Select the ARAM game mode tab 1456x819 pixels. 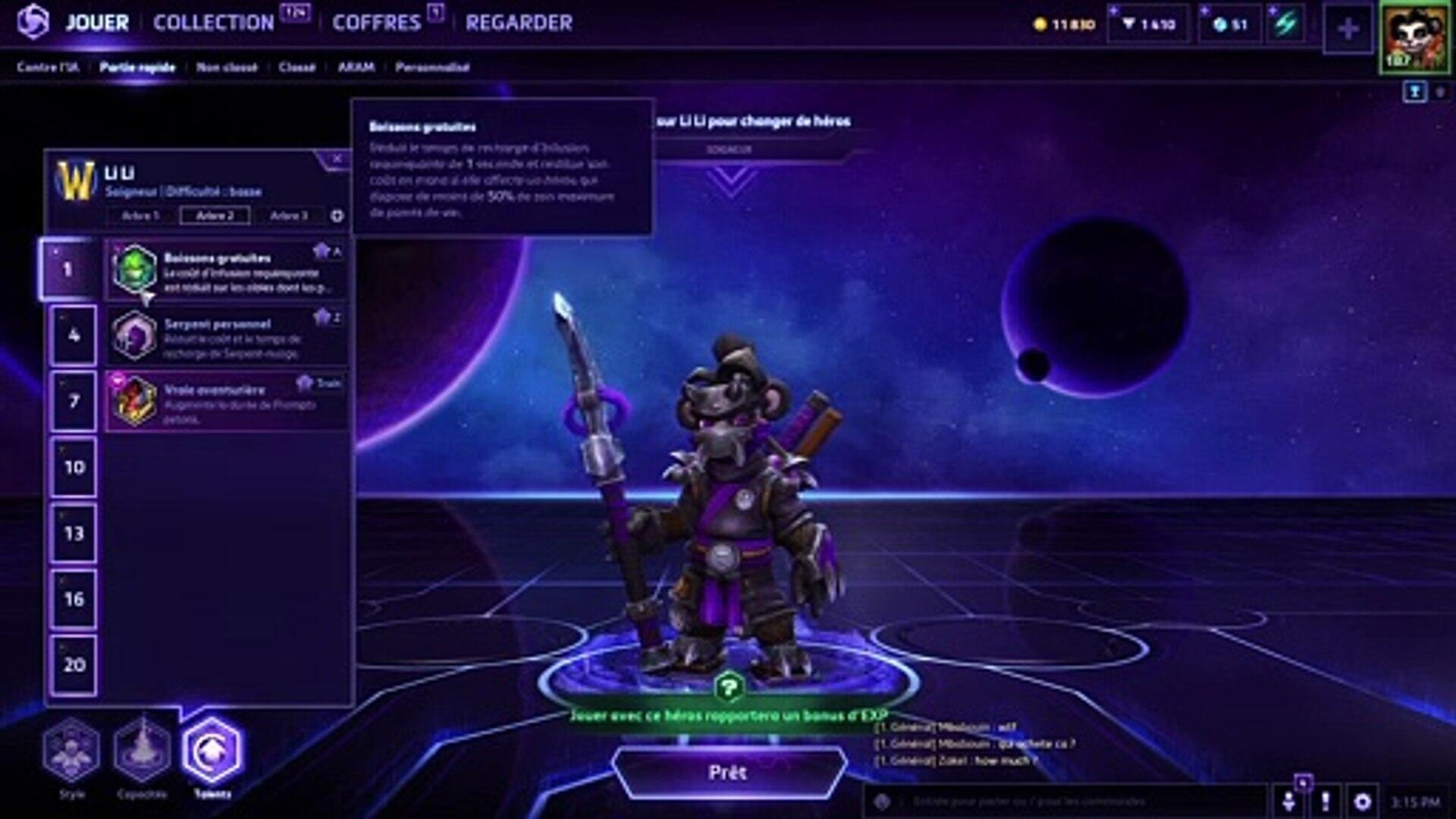click(356, 67)
